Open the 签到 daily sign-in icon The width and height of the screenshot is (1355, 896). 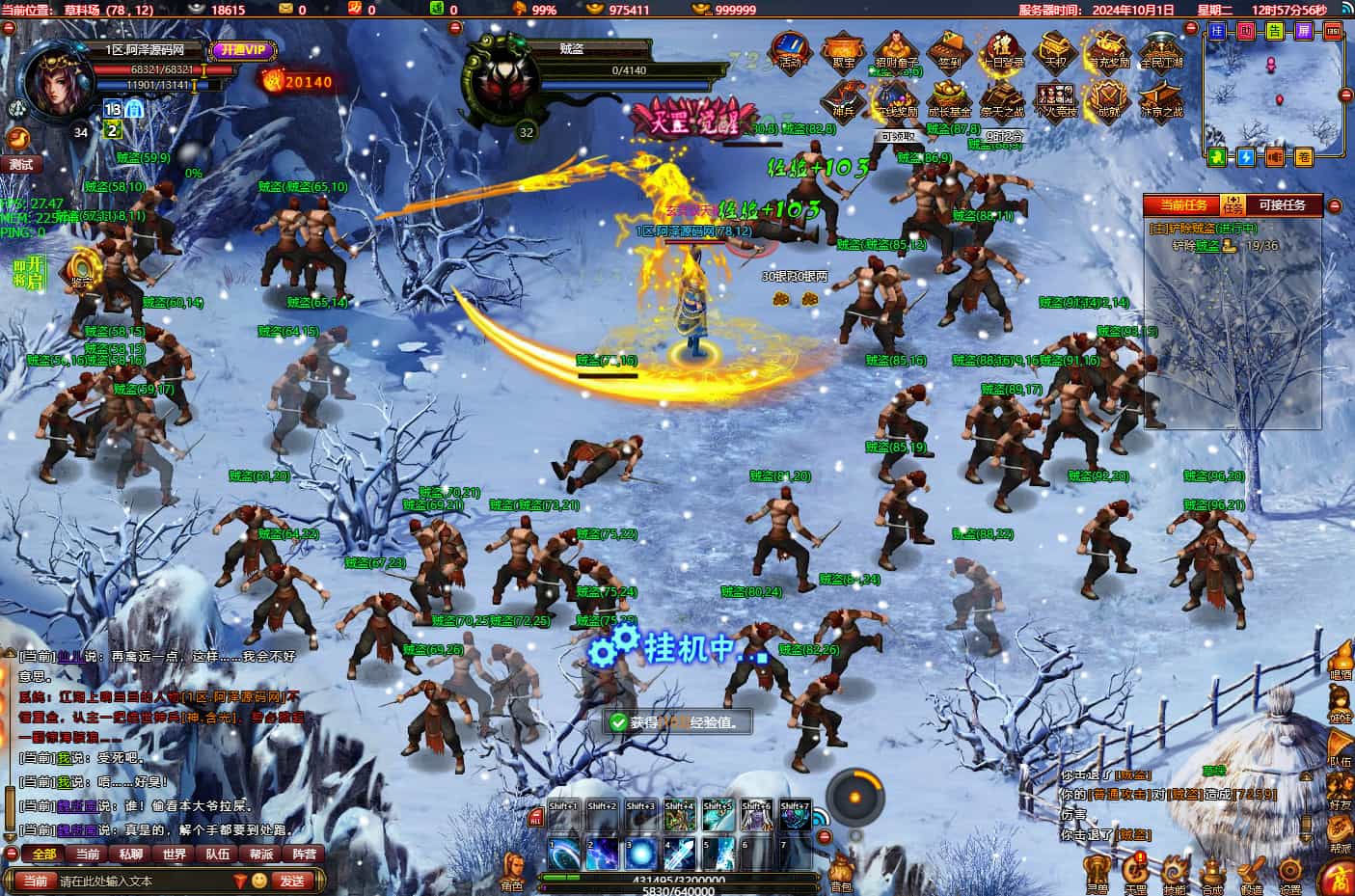pos(947,50)
